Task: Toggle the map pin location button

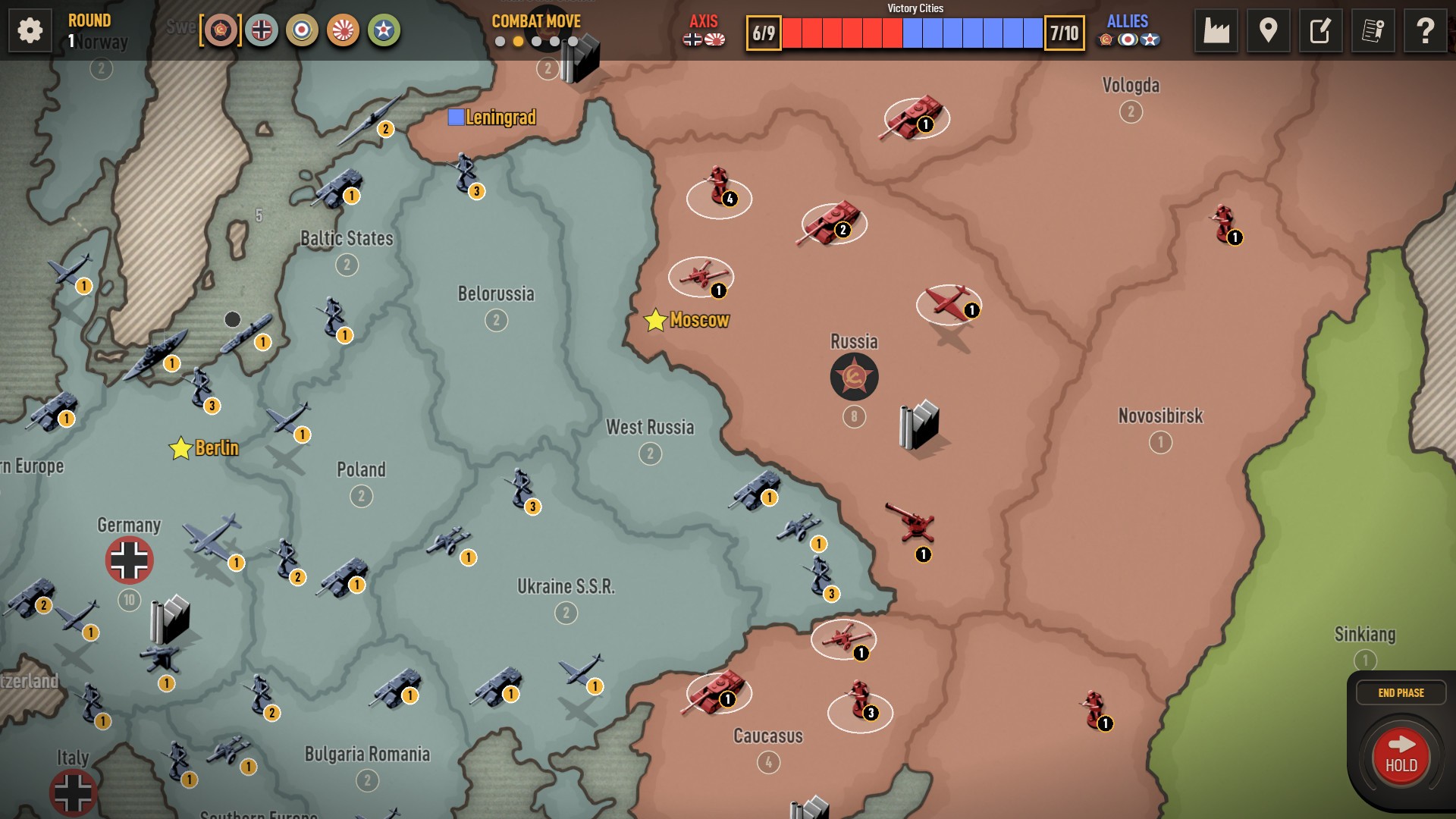Action: 1268,31
